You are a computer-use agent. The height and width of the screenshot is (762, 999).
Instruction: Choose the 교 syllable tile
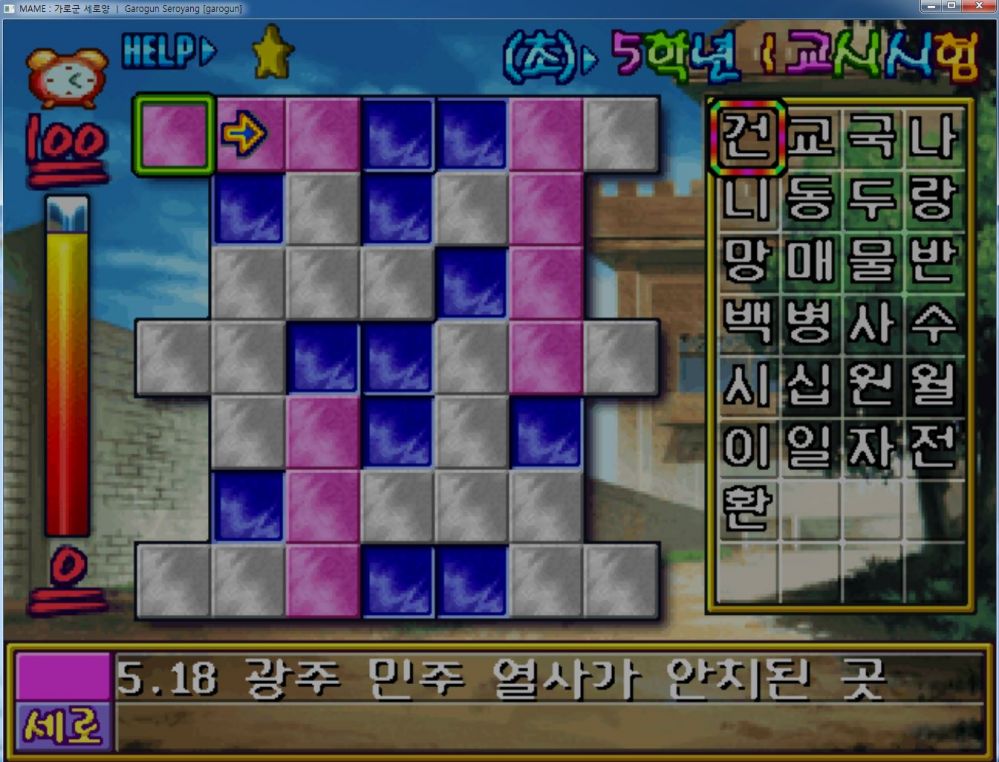(x=810, y=138)
